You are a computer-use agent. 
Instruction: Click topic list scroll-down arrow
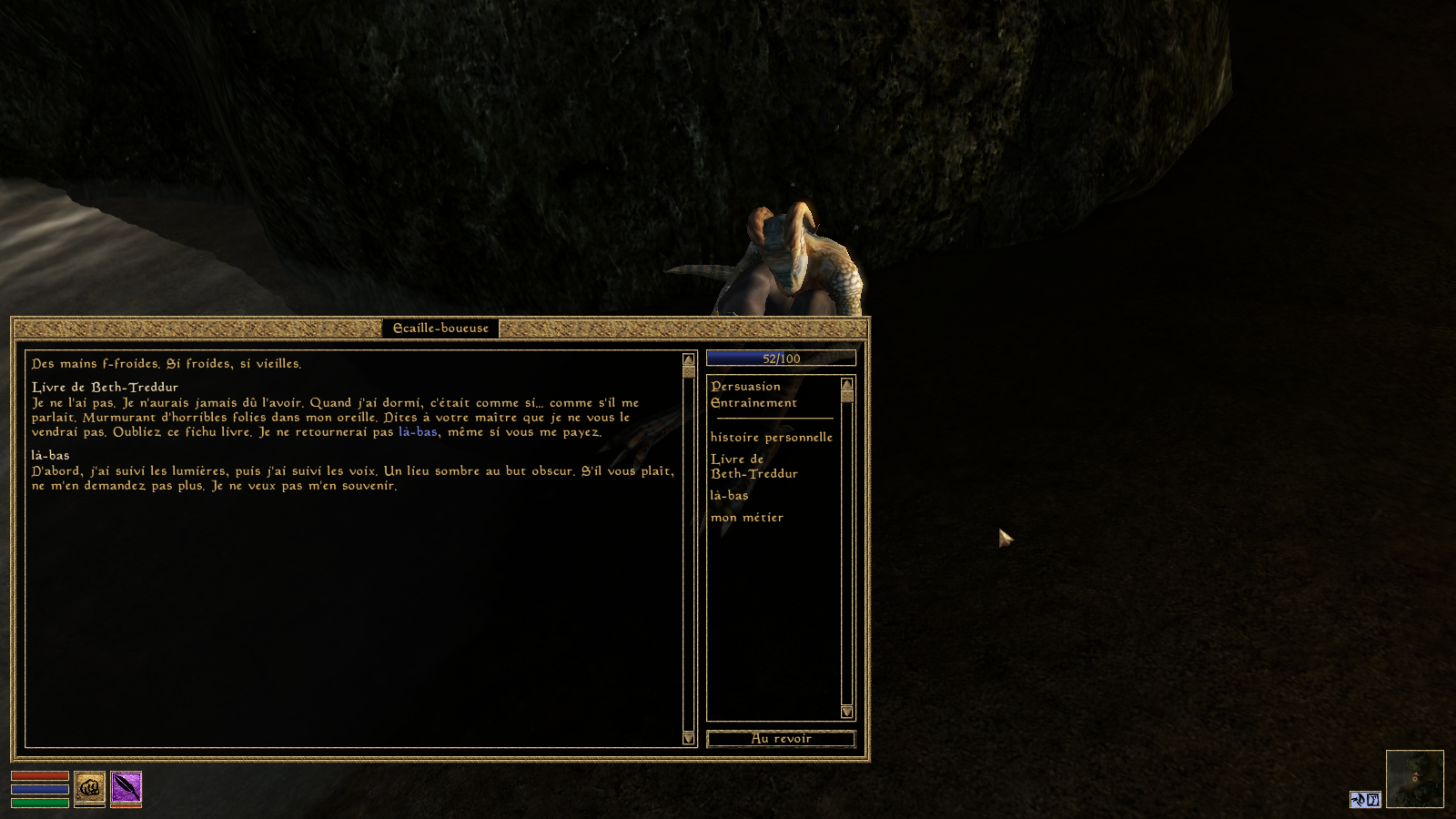847,712
